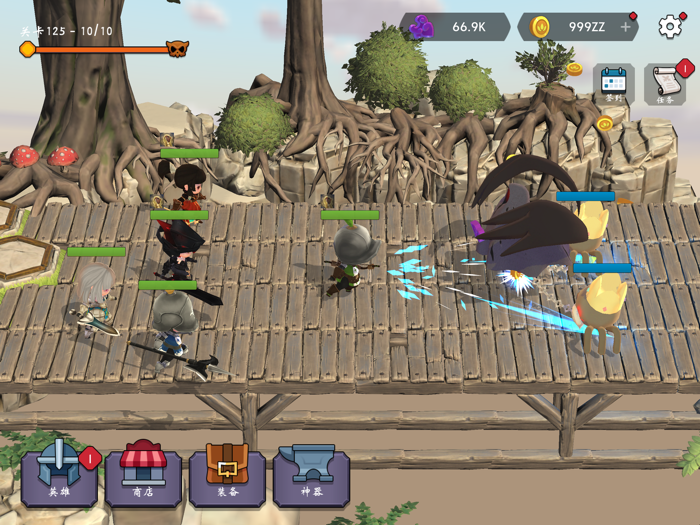The height and width of the screenshot is (525, 700).
Task: Tap the plus button to add gold coins
Action: pyautogui.click(x=626, y=27)
